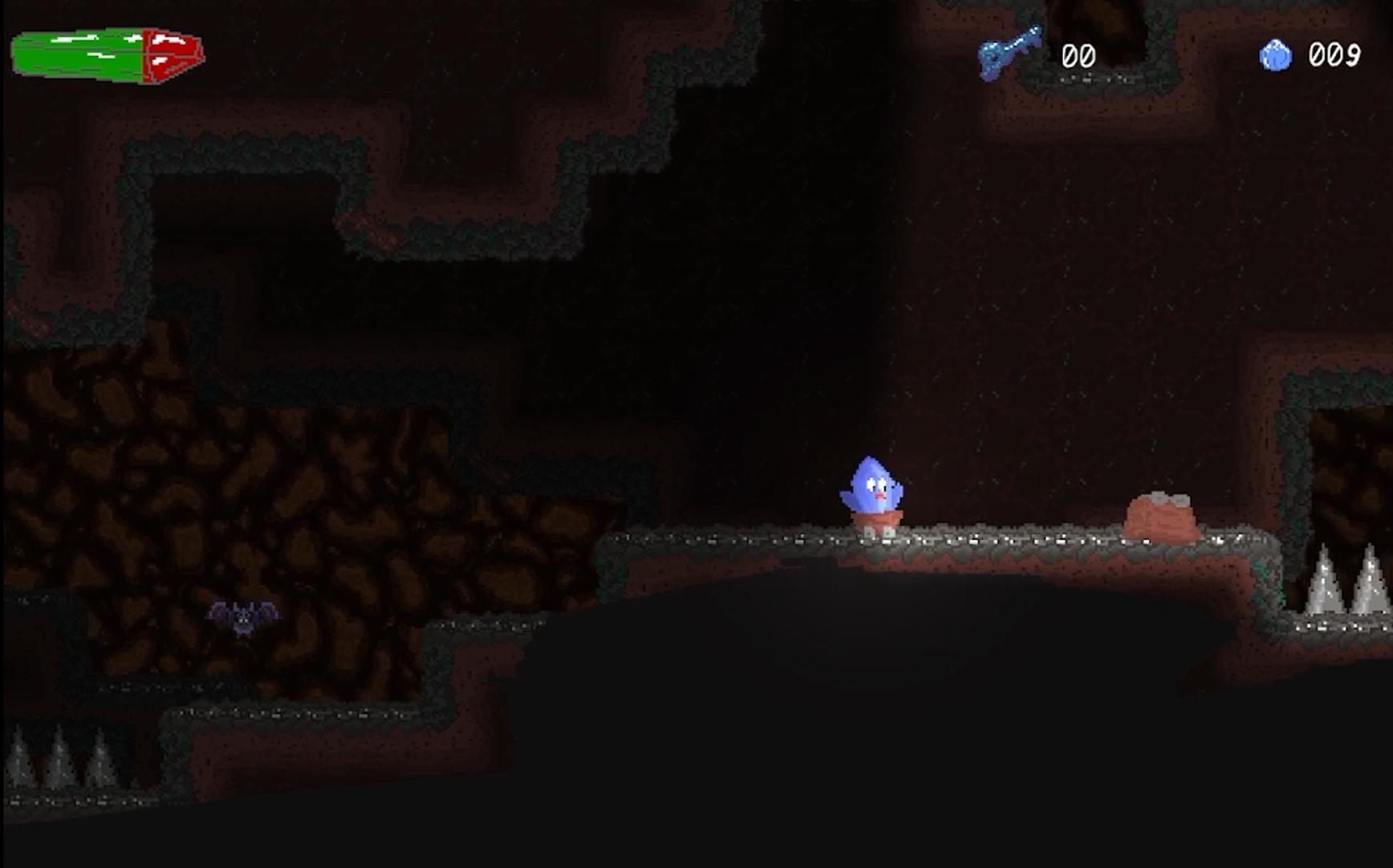Select the brown rock on the platform
Screen dimensions: 1393x868
1162,517
